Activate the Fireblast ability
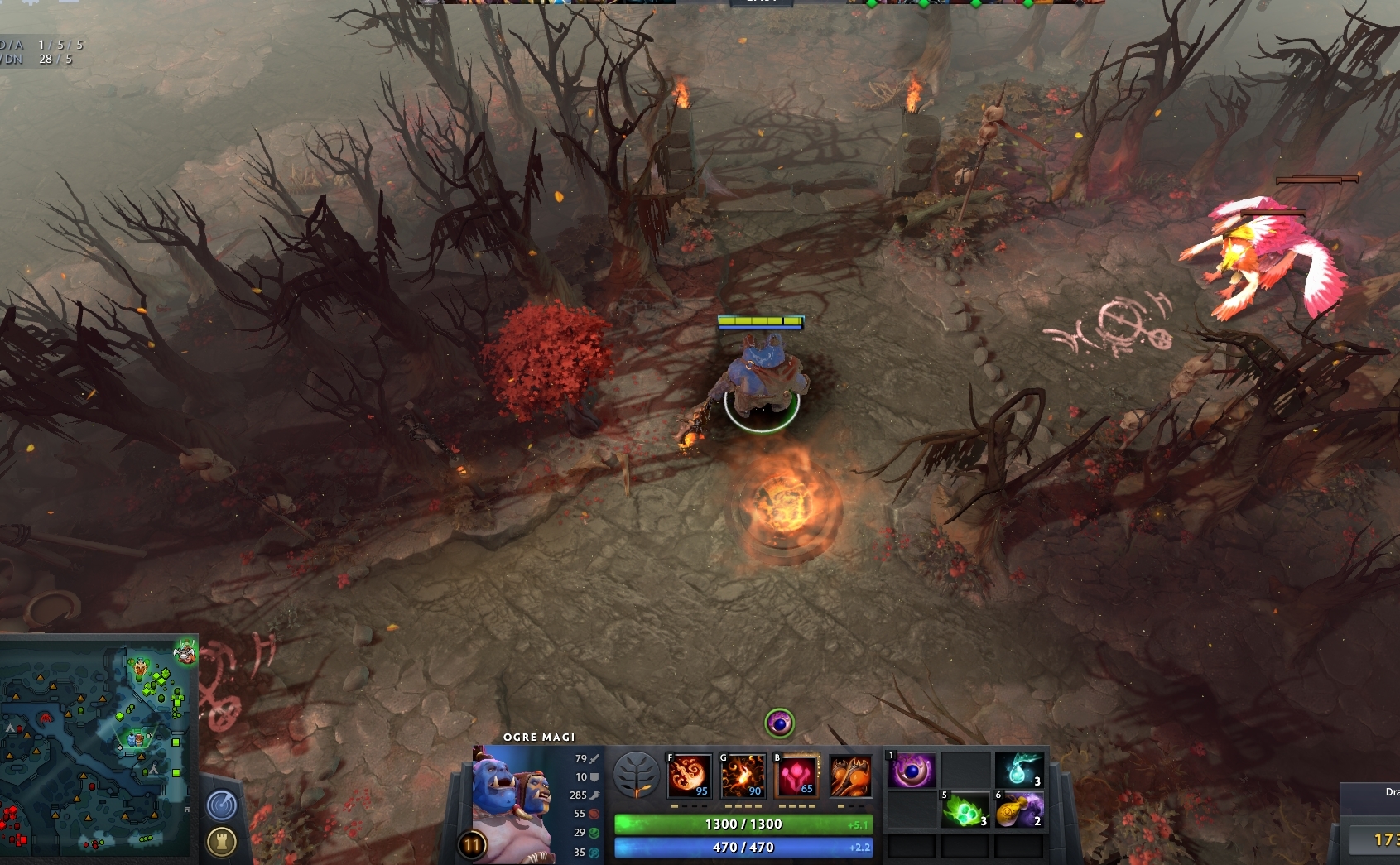Screen dimensions: 1400x865 point(689,776)
